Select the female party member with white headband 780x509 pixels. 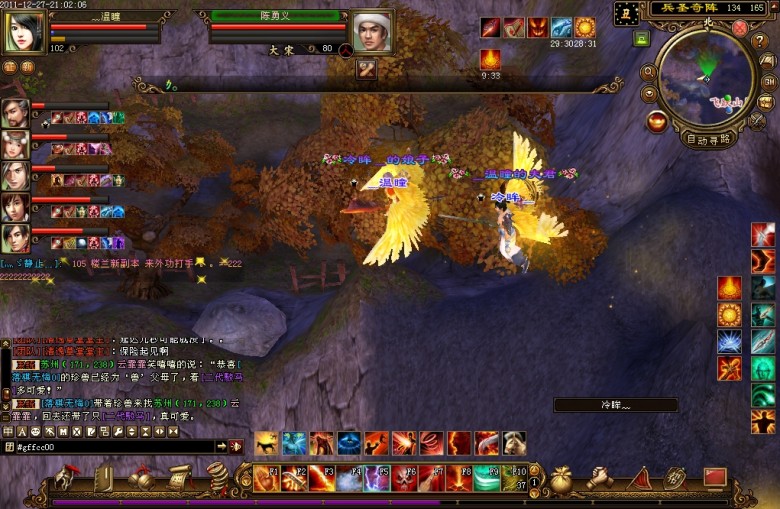click(x=15, y=144)
